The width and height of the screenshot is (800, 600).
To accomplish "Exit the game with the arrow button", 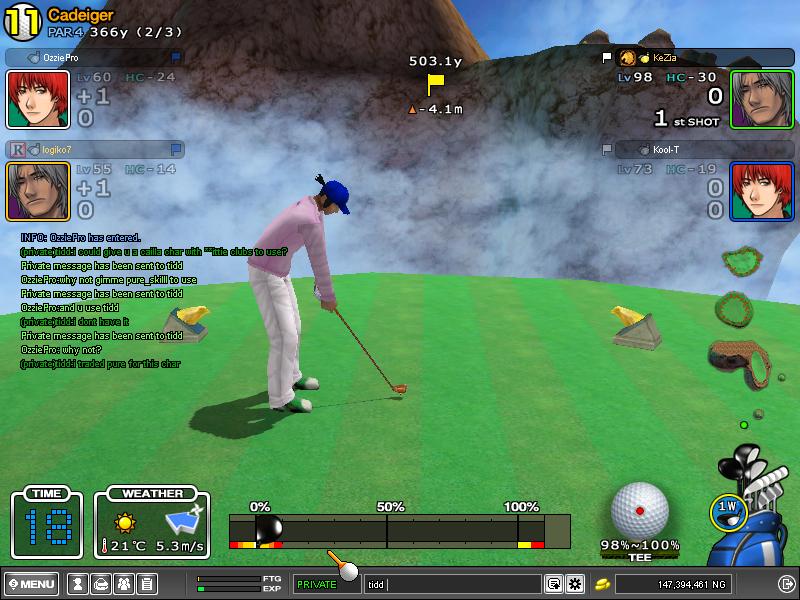I will 786,584.
